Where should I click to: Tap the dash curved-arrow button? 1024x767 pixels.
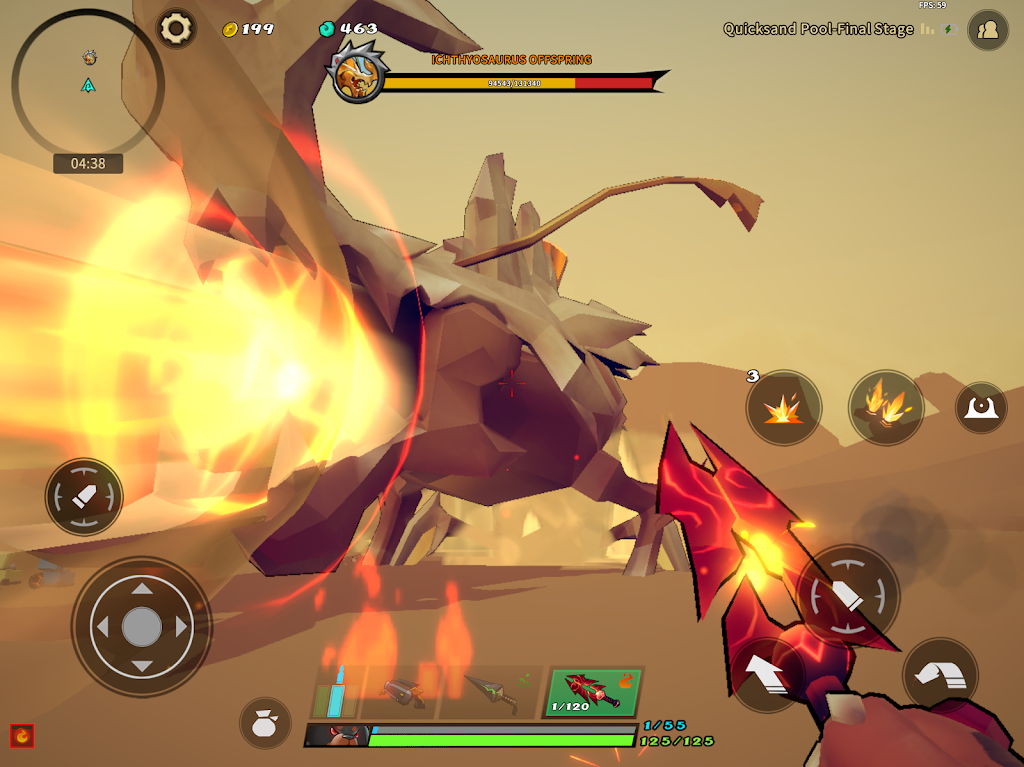pos(940,675)
